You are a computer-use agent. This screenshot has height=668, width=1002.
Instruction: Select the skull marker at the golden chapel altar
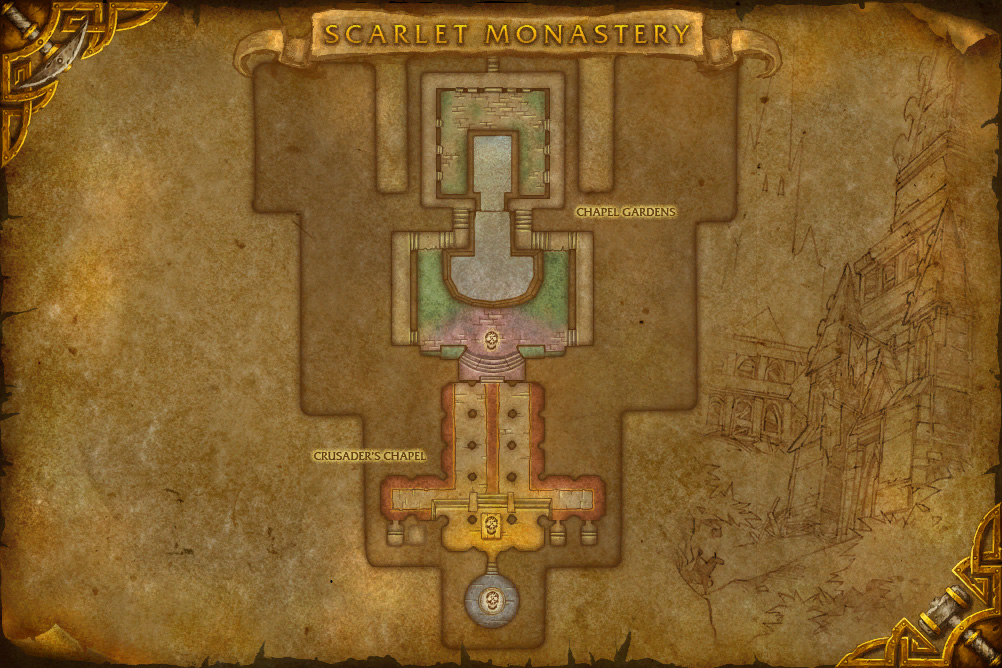click(491, 525)
